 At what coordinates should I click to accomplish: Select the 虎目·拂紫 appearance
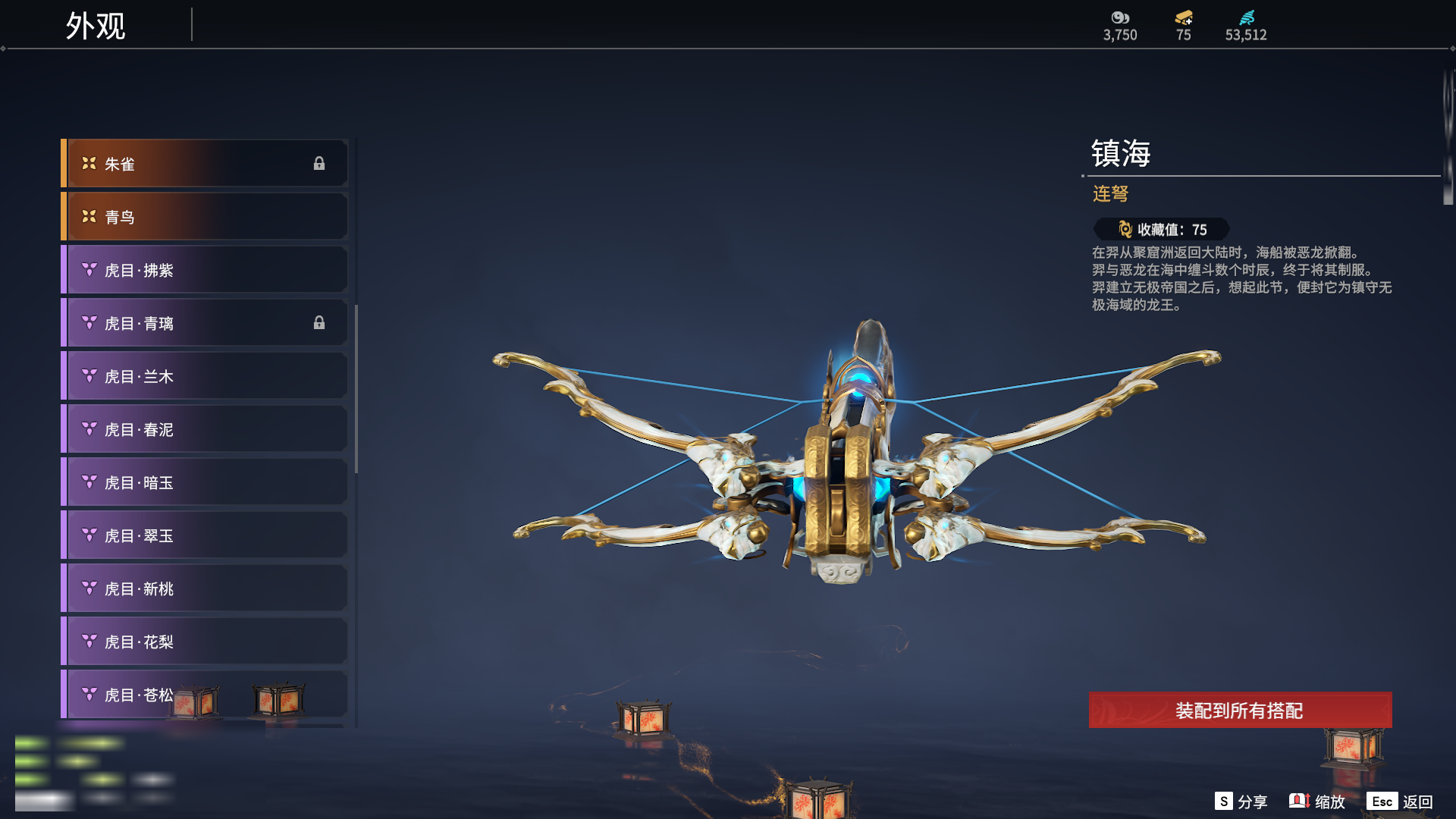coord(205,270)
